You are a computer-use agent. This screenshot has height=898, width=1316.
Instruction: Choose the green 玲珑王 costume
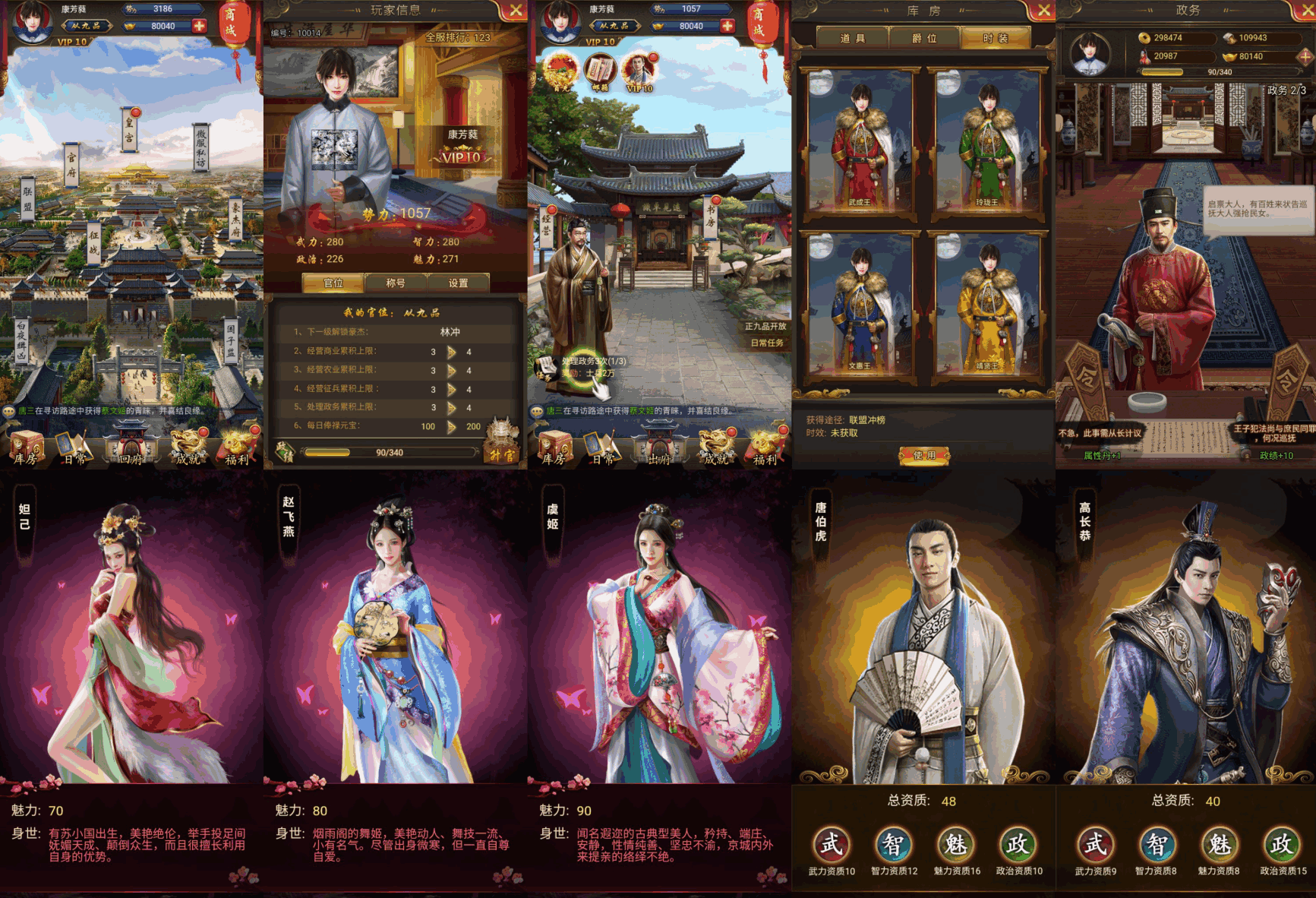(987, 141)
